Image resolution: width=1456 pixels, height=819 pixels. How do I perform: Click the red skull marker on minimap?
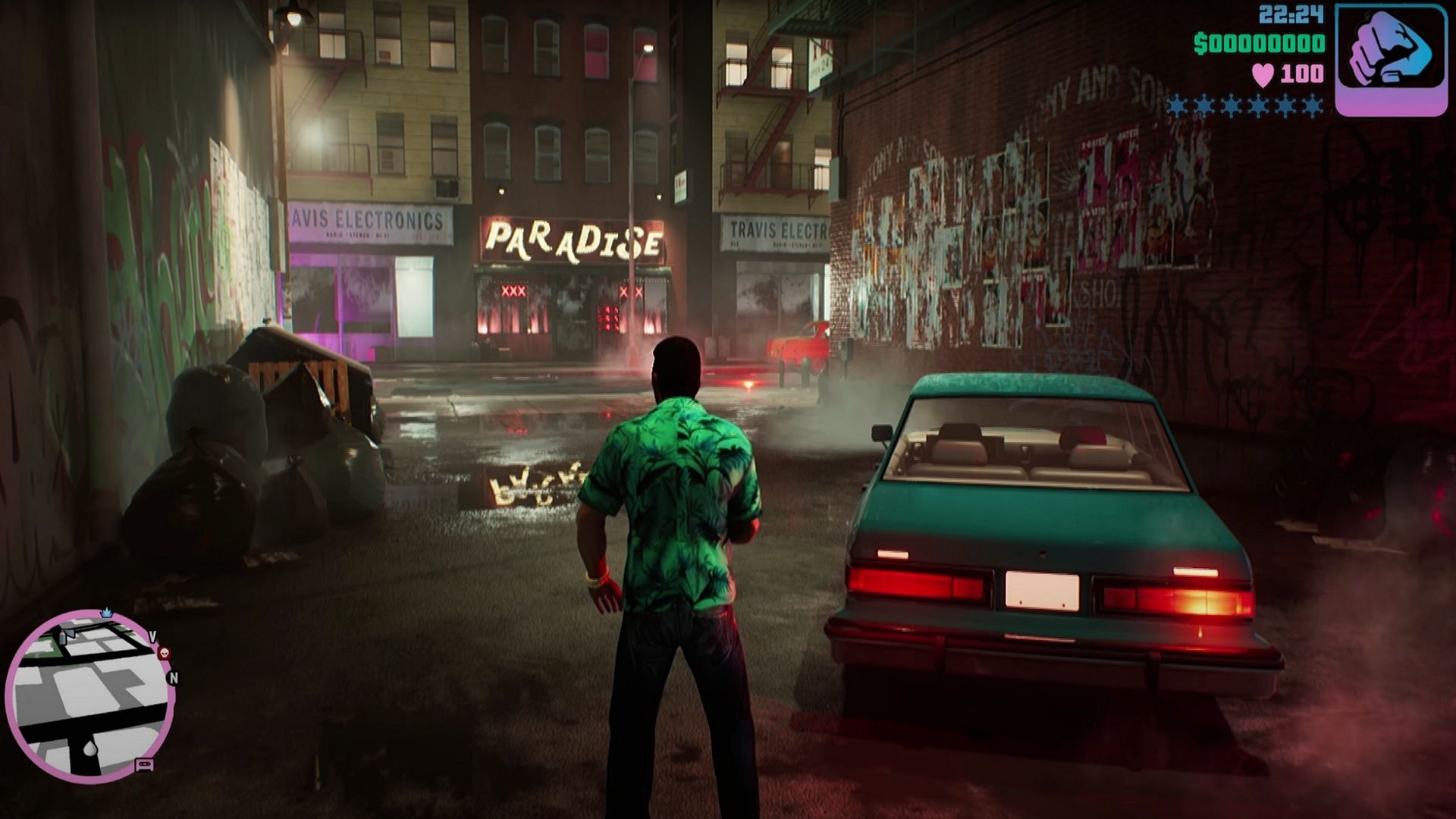164,653
